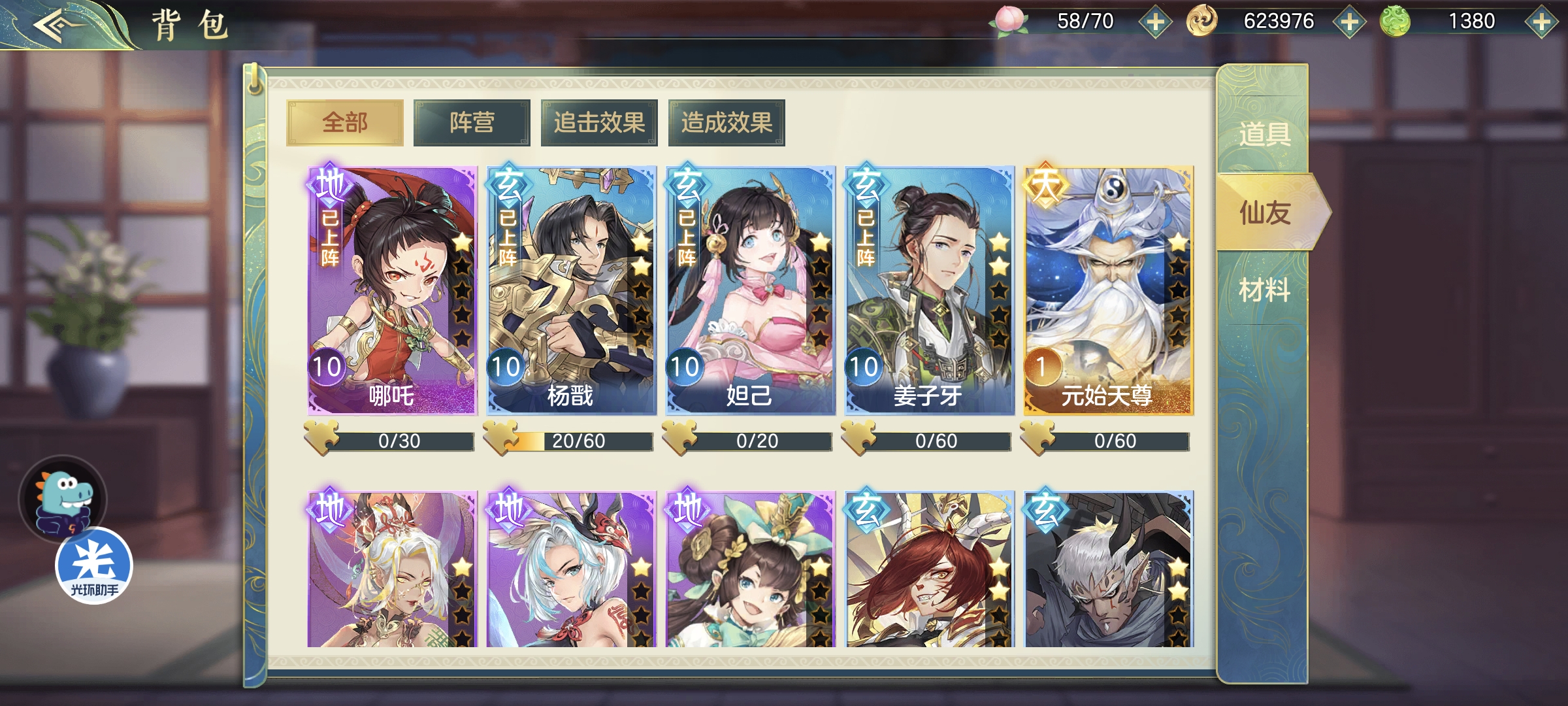Open the 道具 side tab

(1264, 134)
